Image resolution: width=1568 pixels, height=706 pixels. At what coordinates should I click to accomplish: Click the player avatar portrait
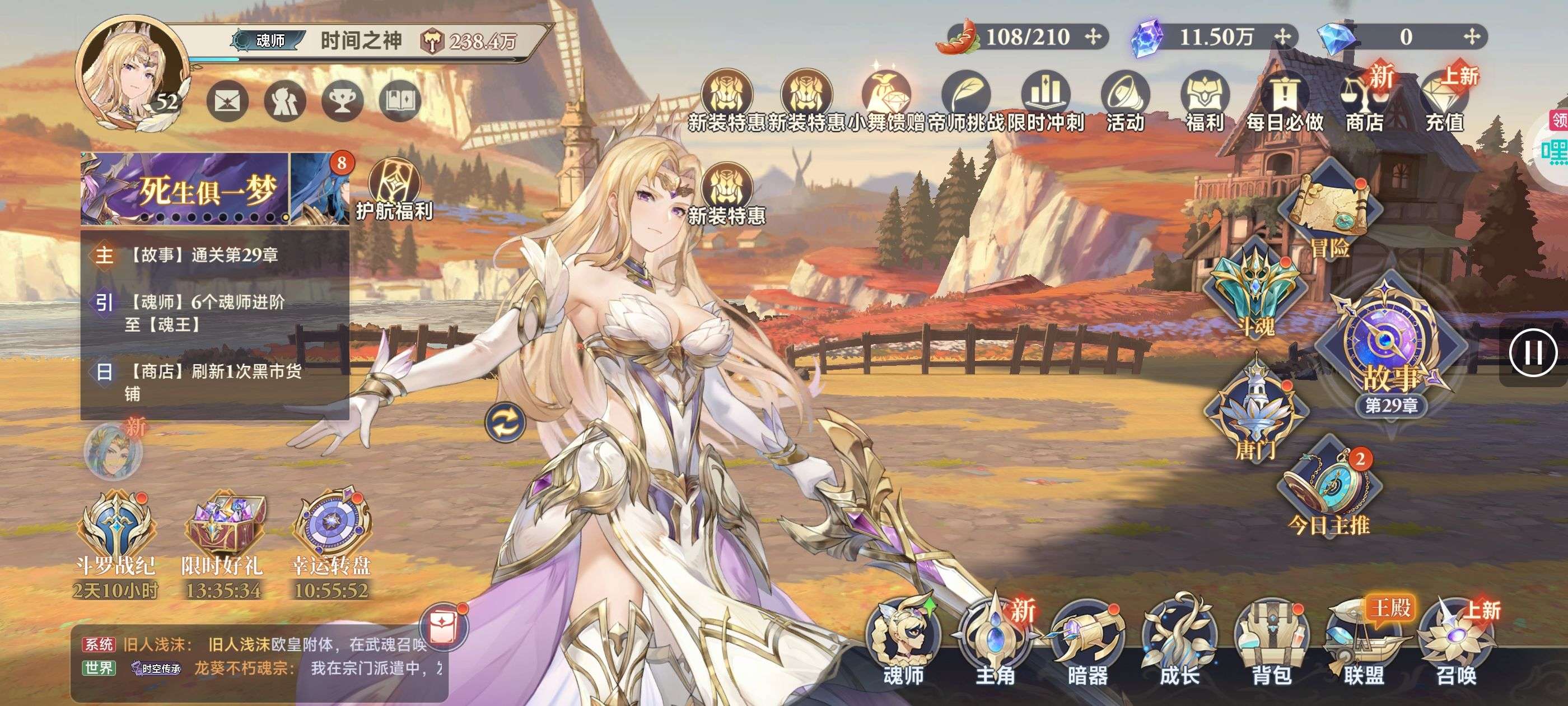click(x=132, y=73)
